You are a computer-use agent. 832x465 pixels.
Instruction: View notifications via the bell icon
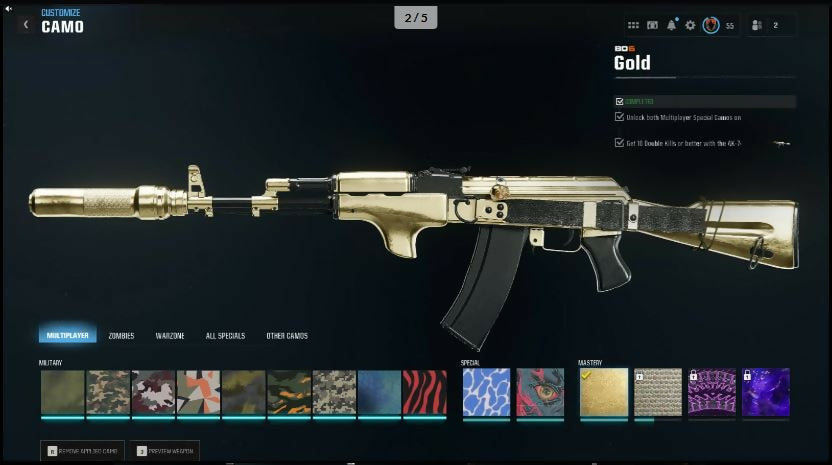pos(671,25)
